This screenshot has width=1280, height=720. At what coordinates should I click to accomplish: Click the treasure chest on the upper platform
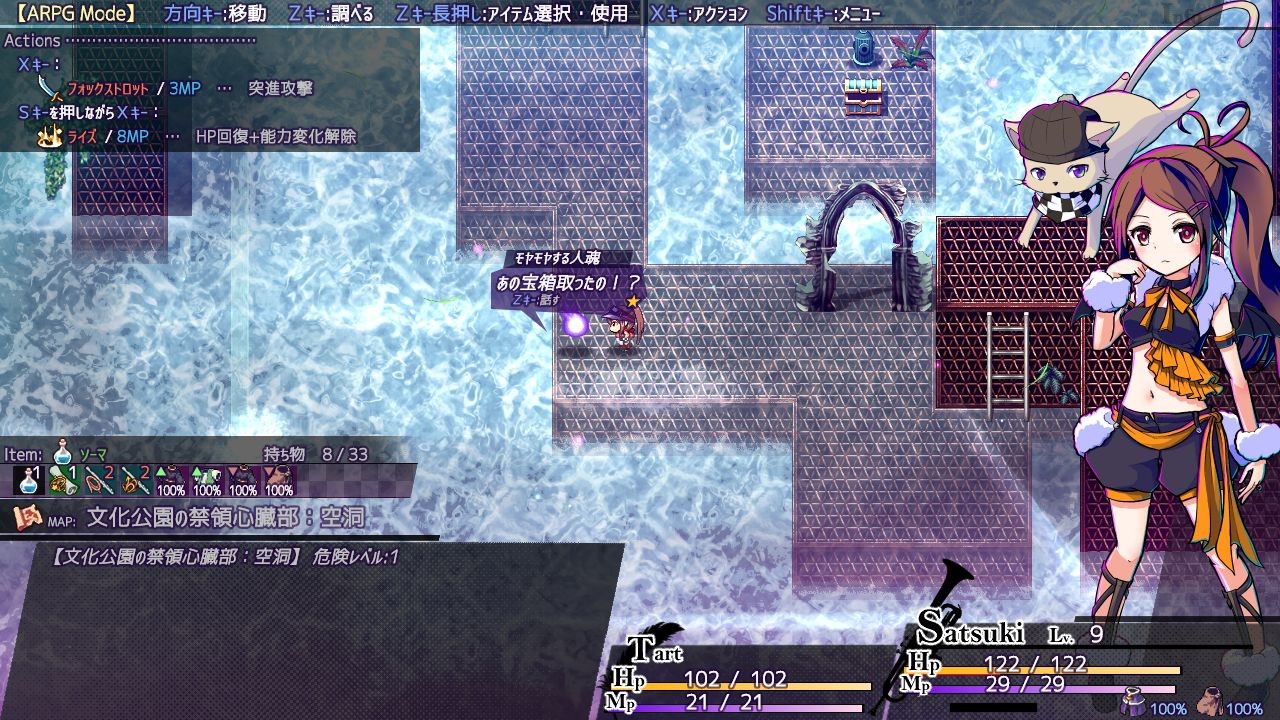coord(864,97)
